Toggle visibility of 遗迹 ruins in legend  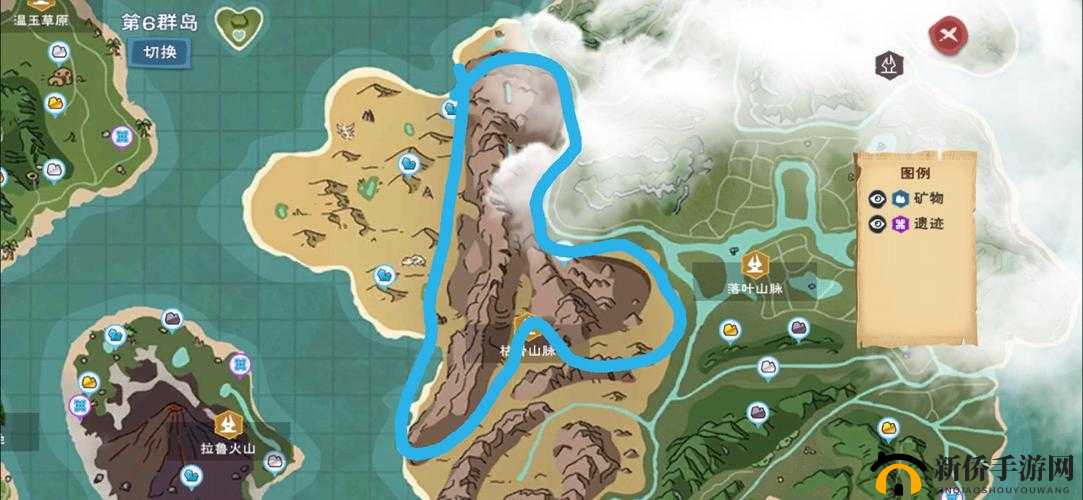877,224
